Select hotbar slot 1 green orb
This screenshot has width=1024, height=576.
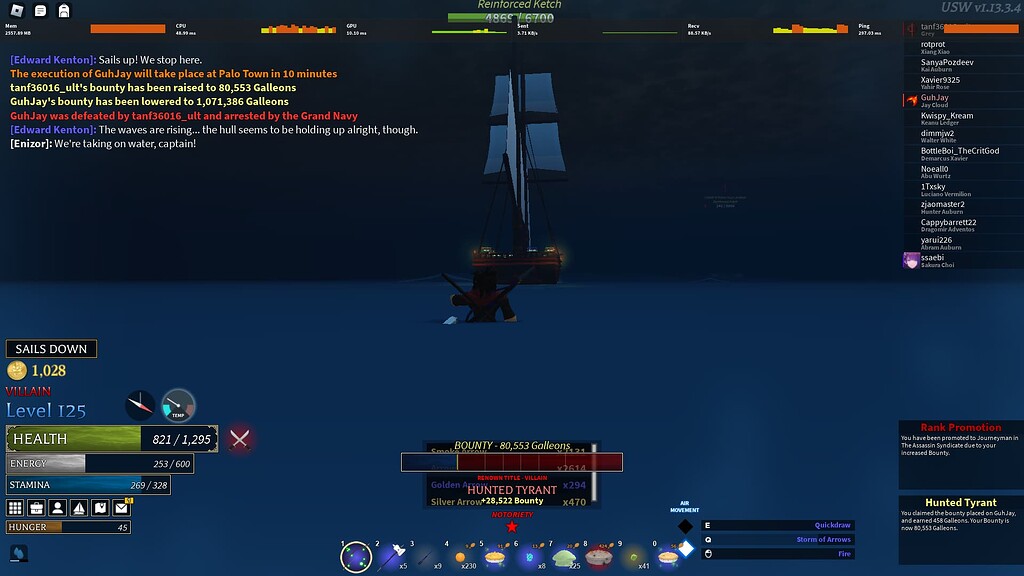pos(356,557)
